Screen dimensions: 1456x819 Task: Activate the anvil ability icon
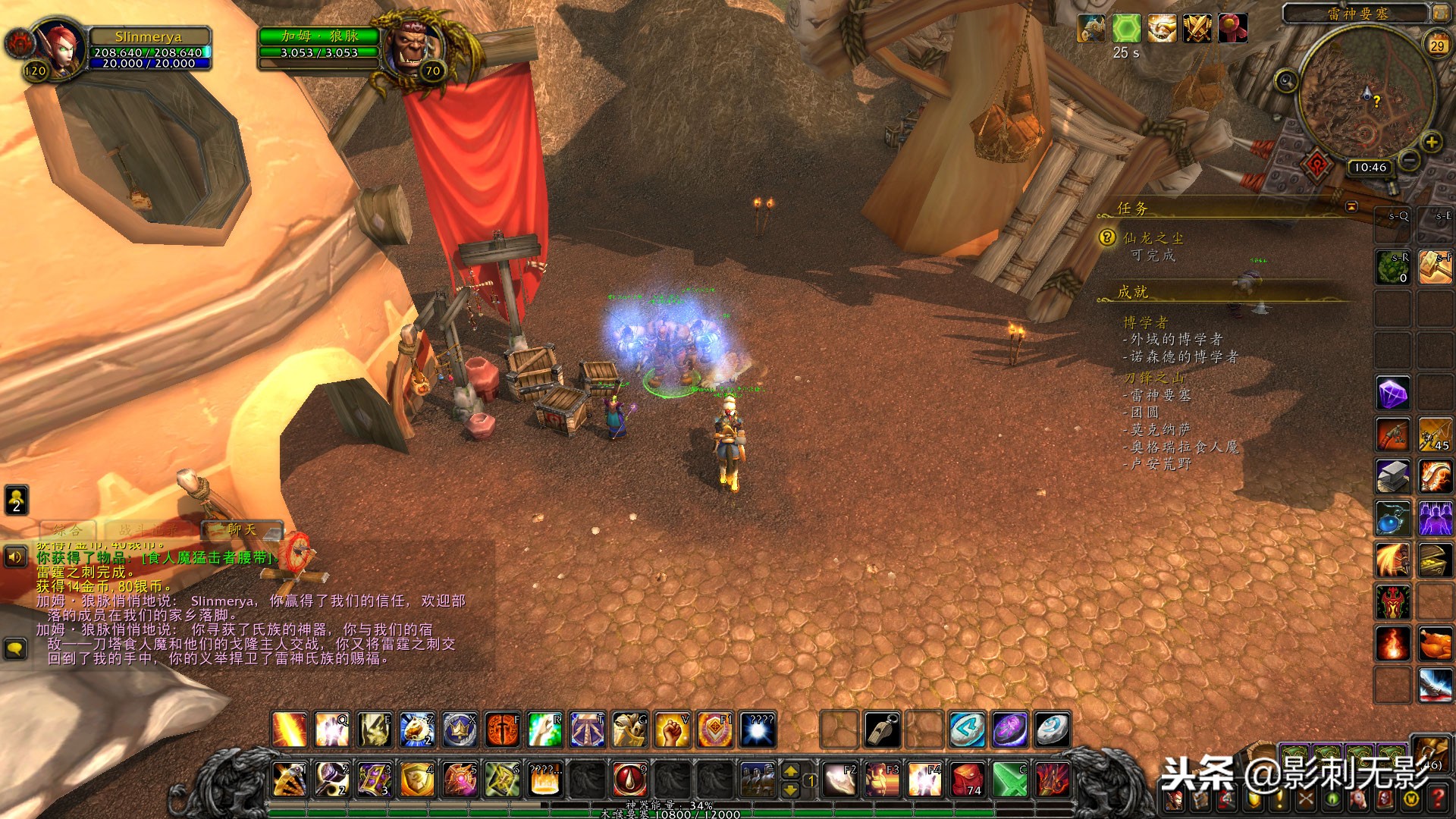1393,477
